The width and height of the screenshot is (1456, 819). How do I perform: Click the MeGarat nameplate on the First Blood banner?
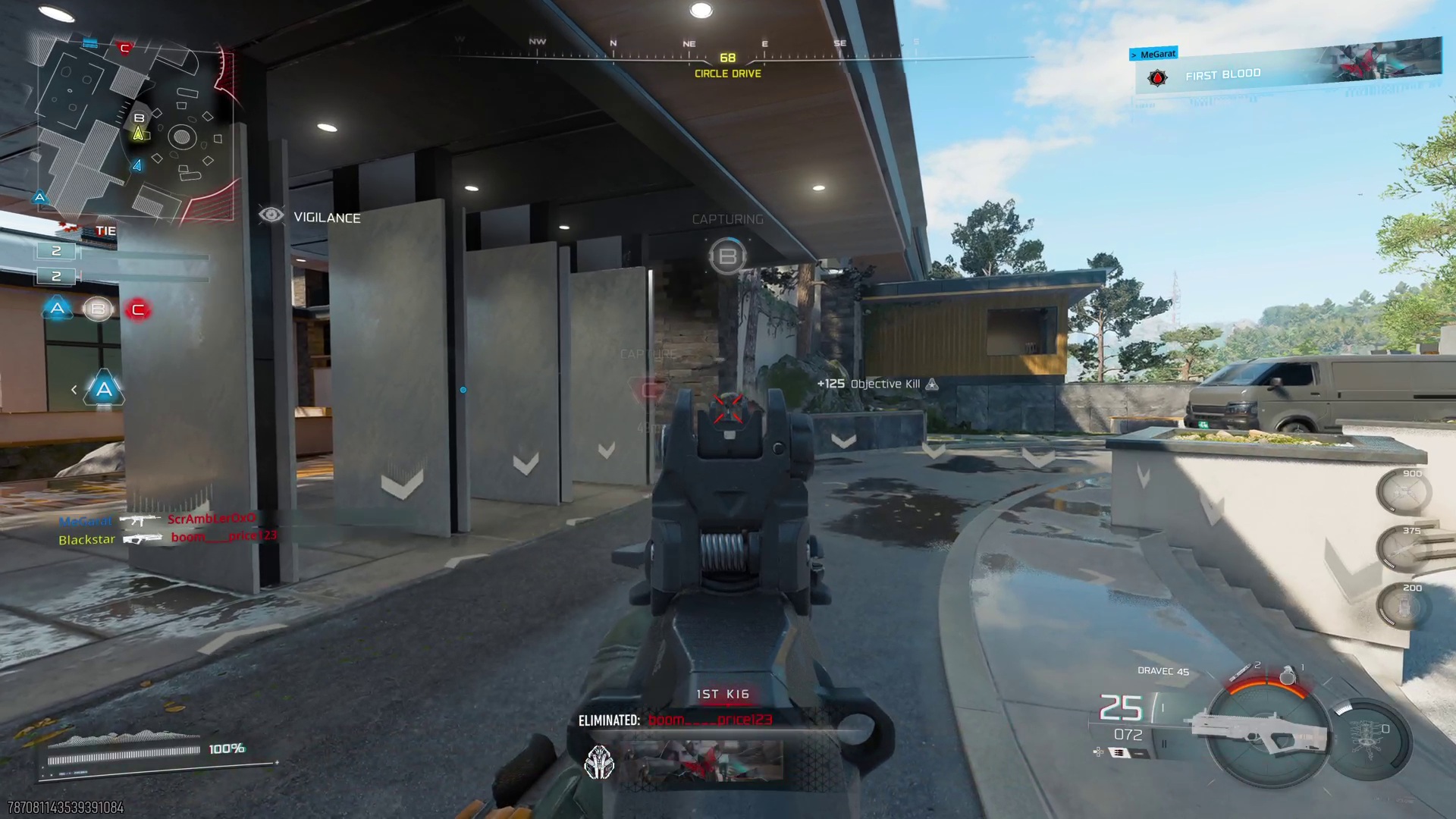[x=1152, y=53]
